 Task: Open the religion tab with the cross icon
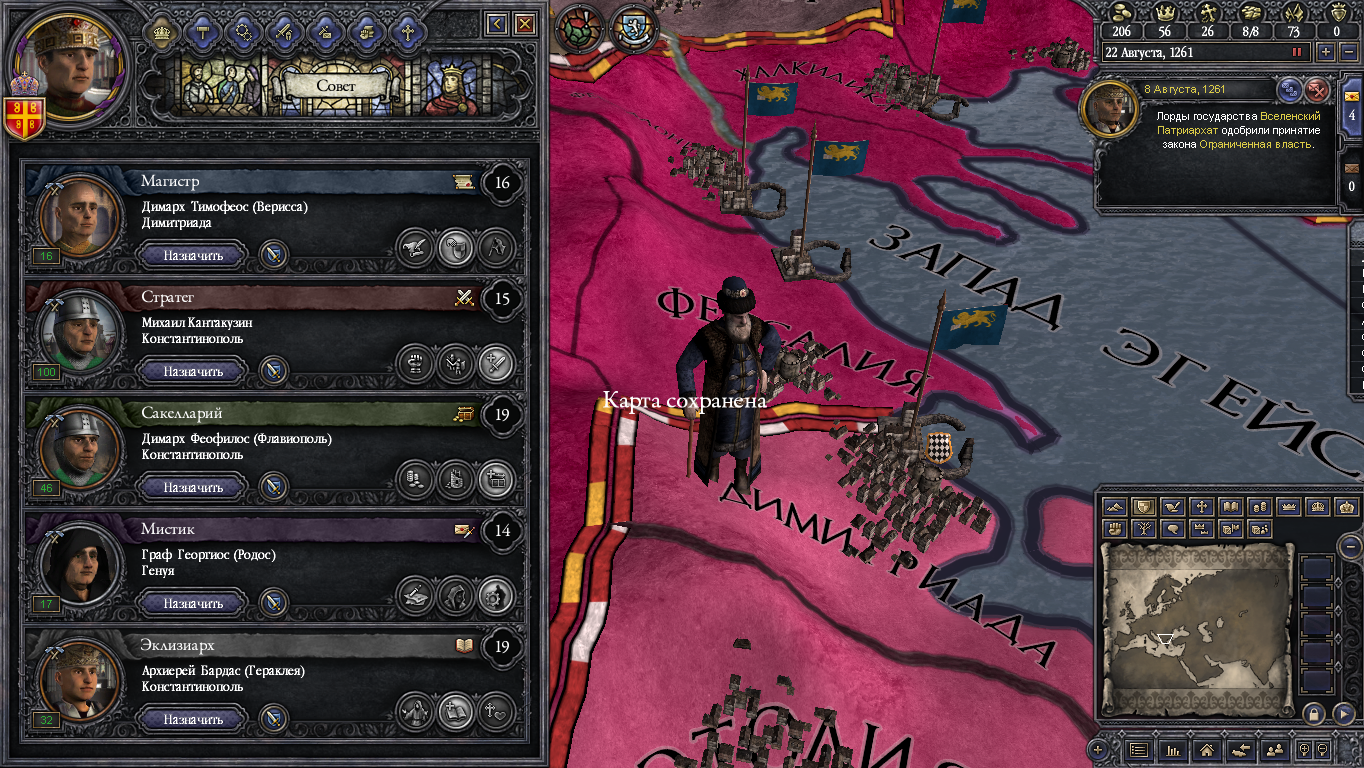pyautogui.click(x=407, y=32)
